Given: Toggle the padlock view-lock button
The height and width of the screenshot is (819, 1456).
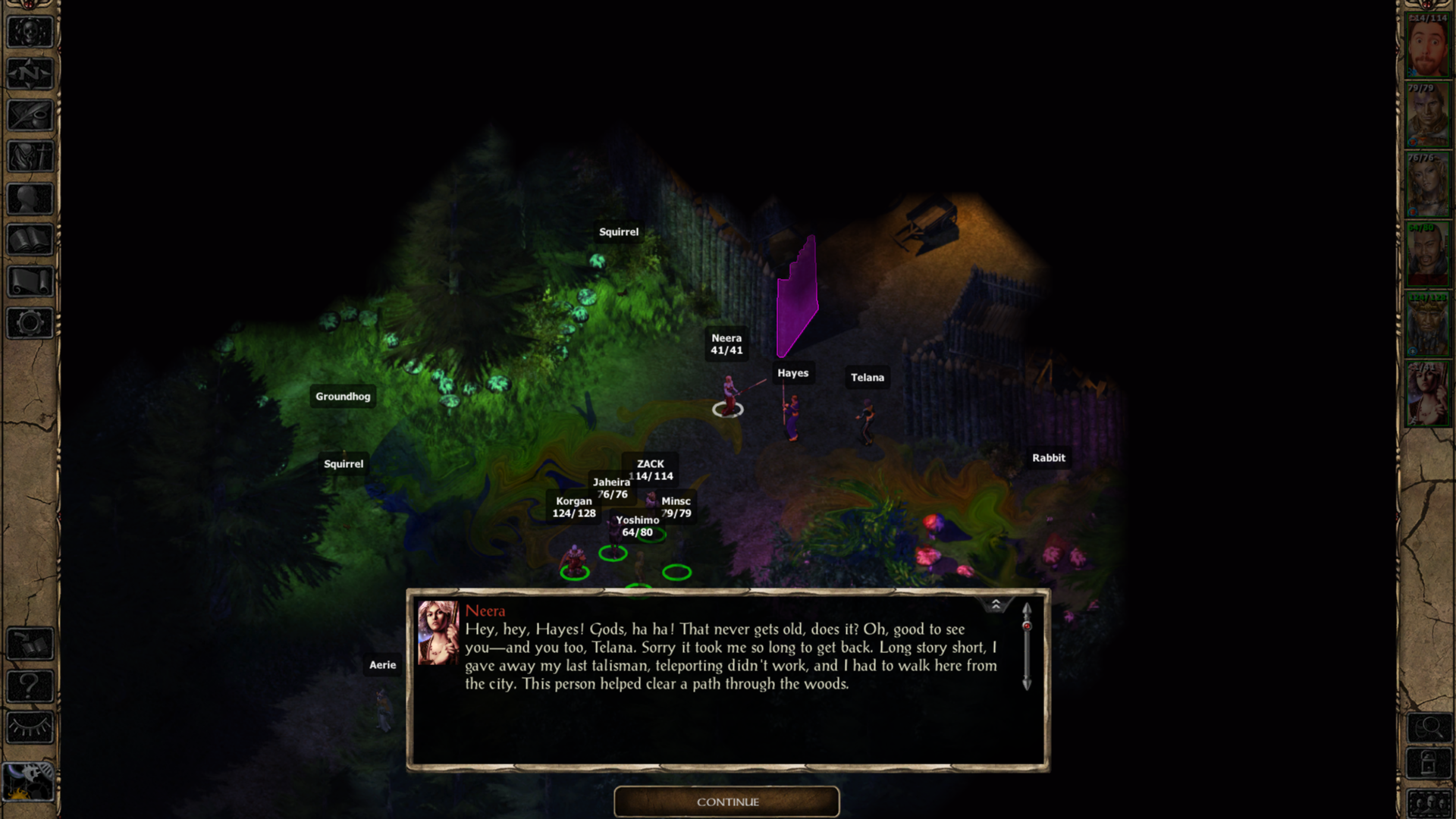Looking at the screenshot, I should [1429, 763].
